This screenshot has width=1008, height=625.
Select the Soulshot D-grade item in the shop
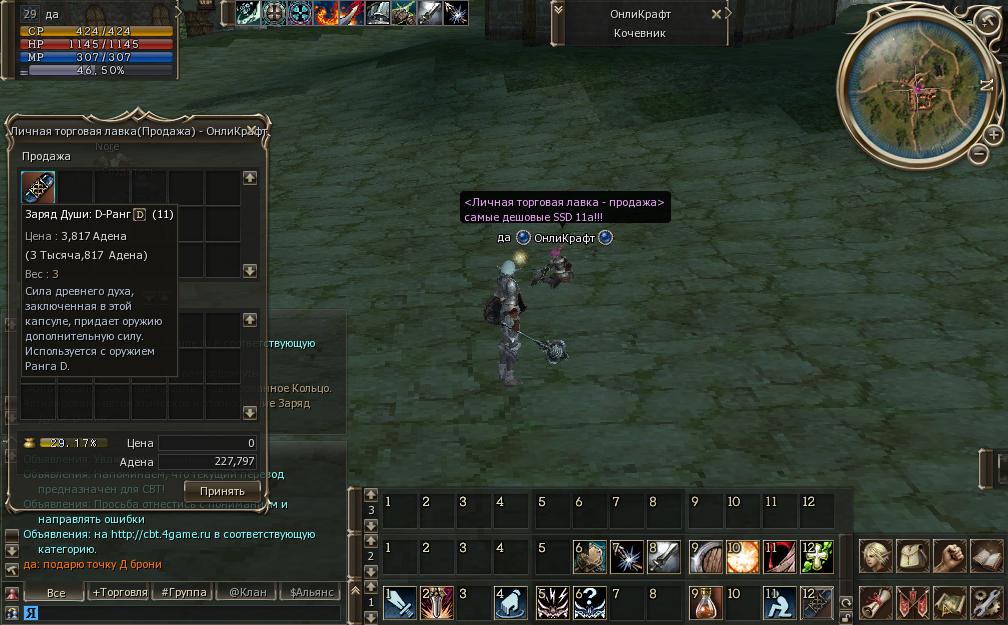pyautogui.click(x=38, y=187)
